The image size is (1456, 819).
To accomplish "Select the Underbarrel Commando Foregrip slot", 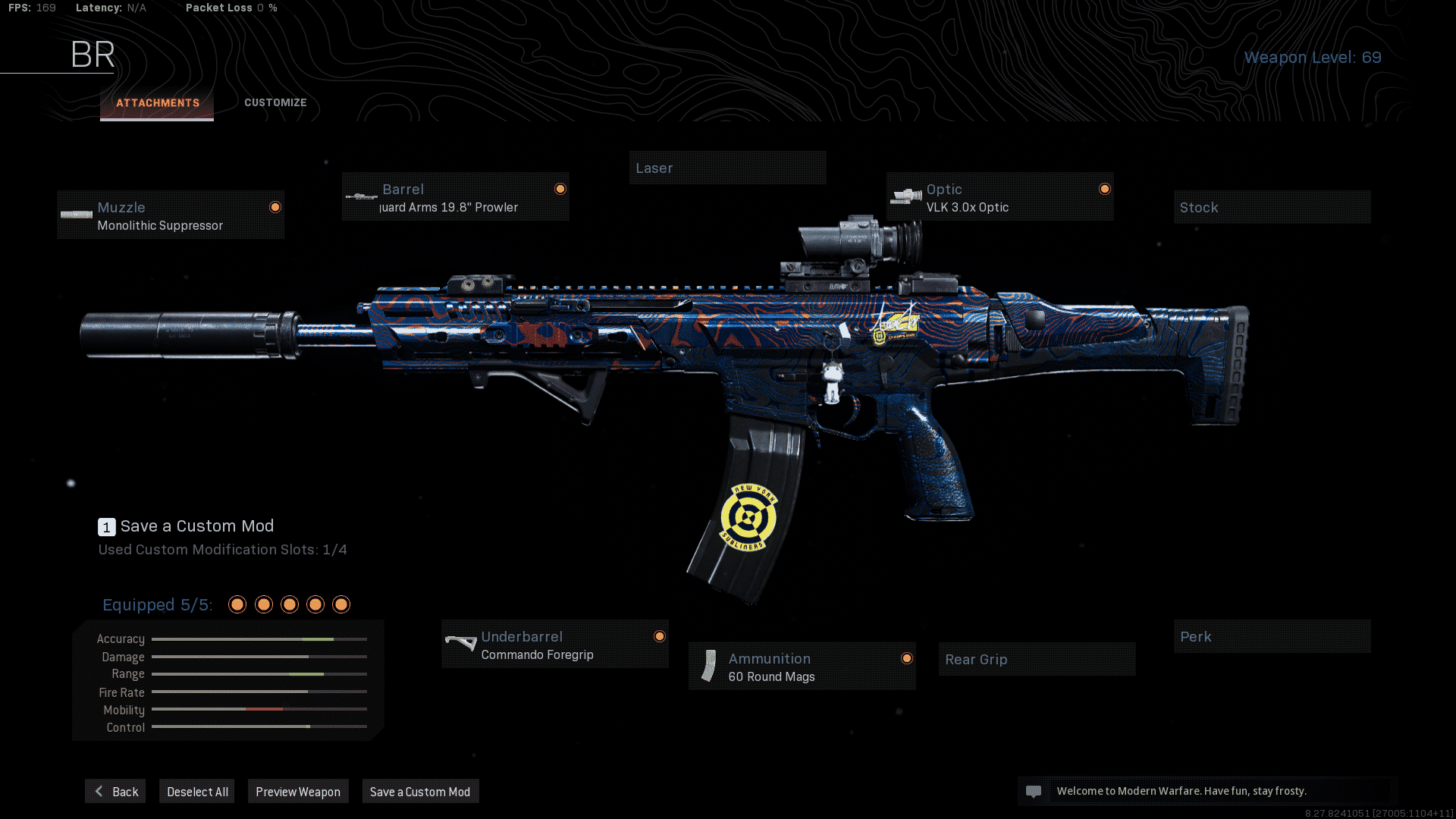I will (x=555, y=645).
